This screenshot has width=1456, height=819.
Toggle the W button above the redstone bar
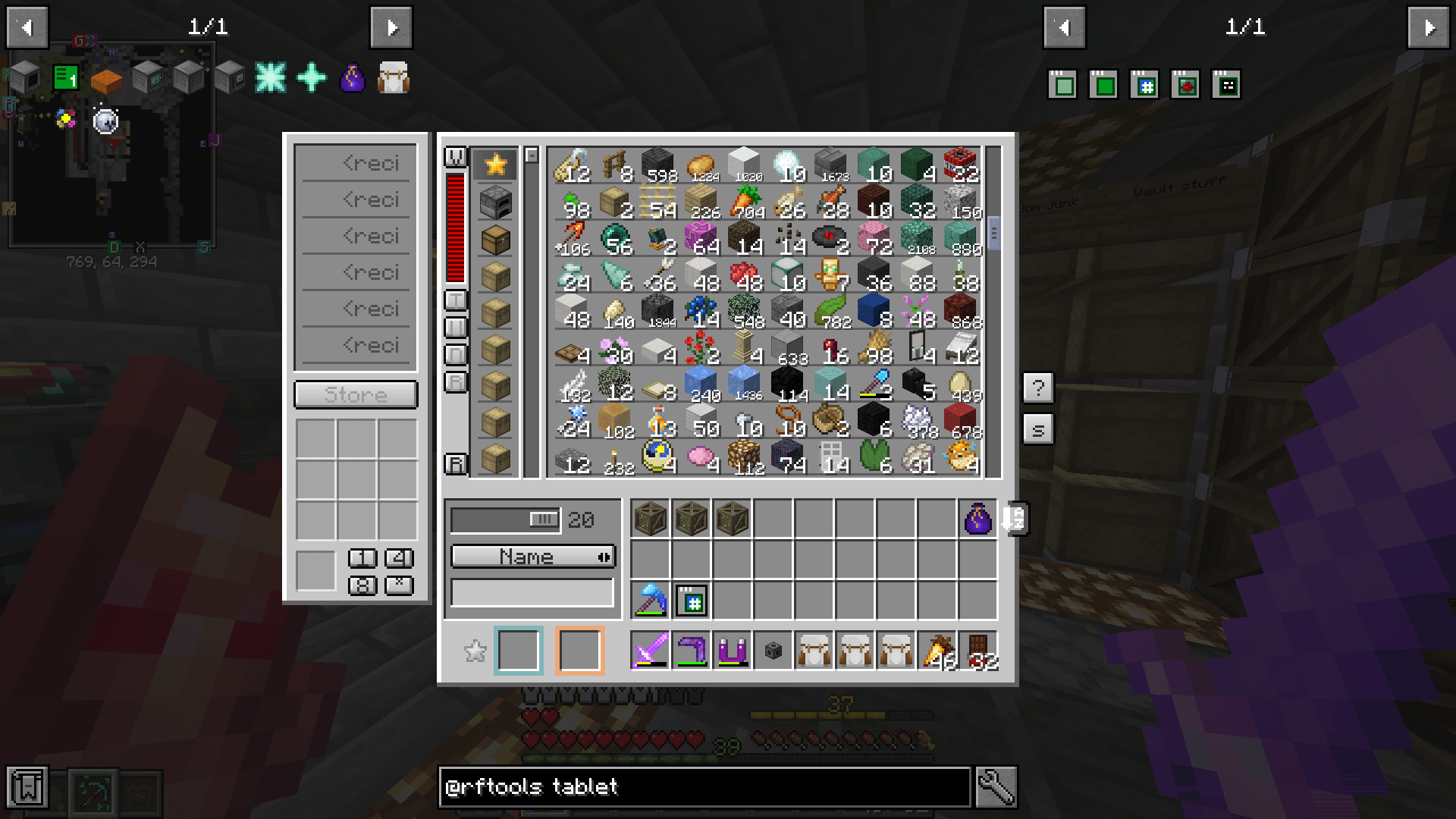coord(456,155)
